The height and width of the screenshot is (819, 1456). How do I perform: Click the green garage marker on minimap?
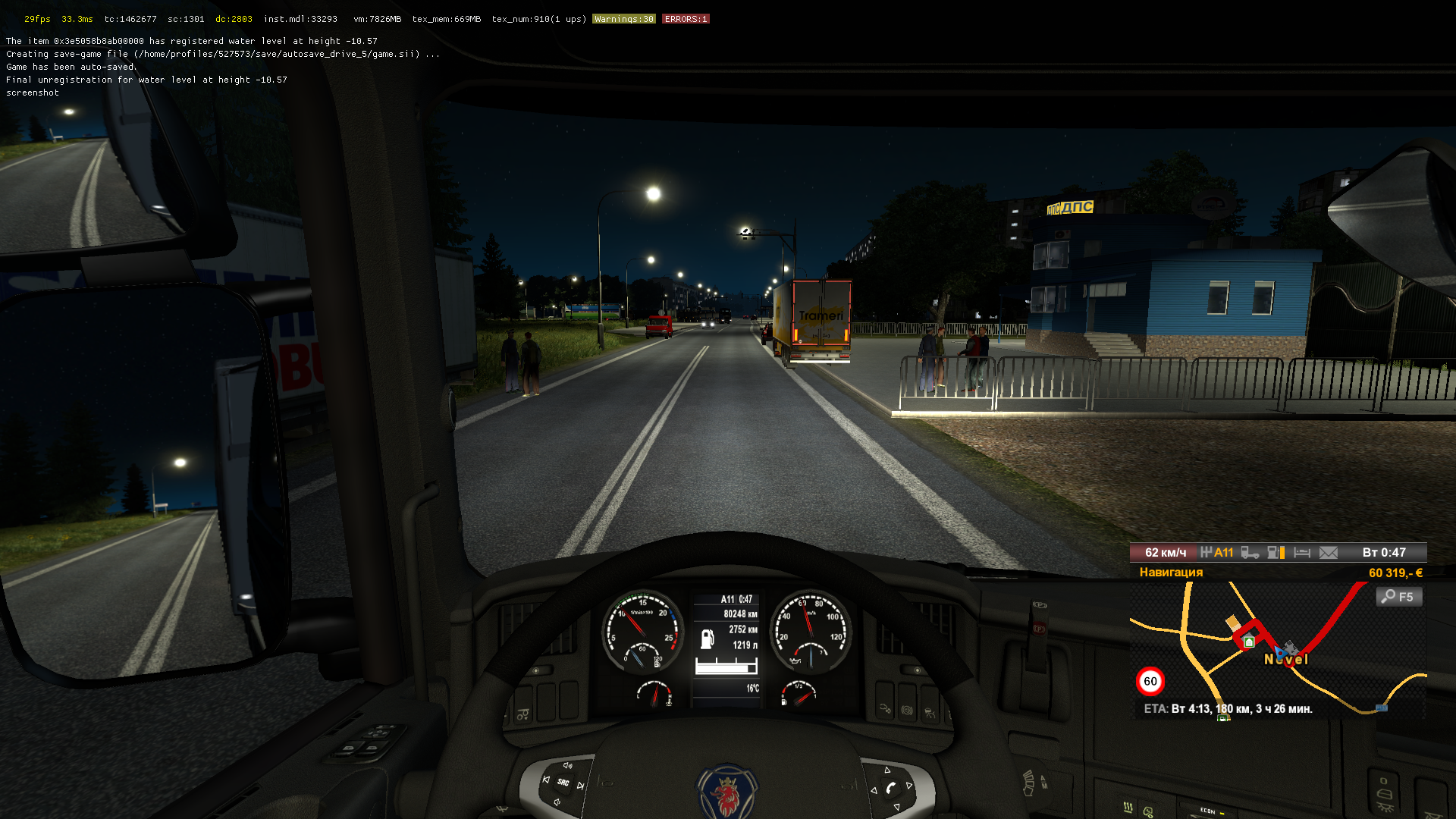click(x=1249, y=642)
